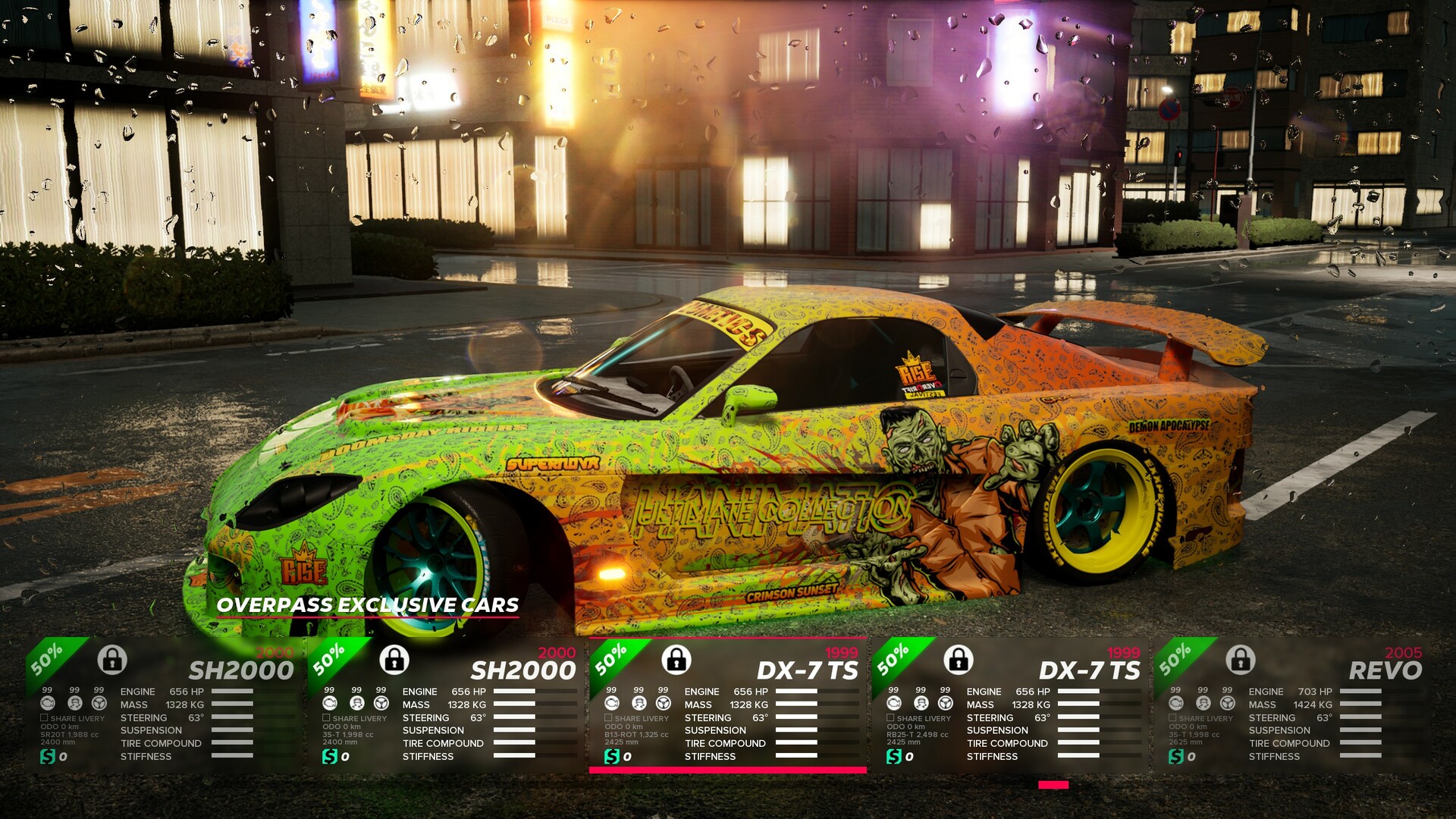Screen dimensions: 1456x819
Task: Check Share Livery on the SR20T SH2000
Action: click(44, 717)
